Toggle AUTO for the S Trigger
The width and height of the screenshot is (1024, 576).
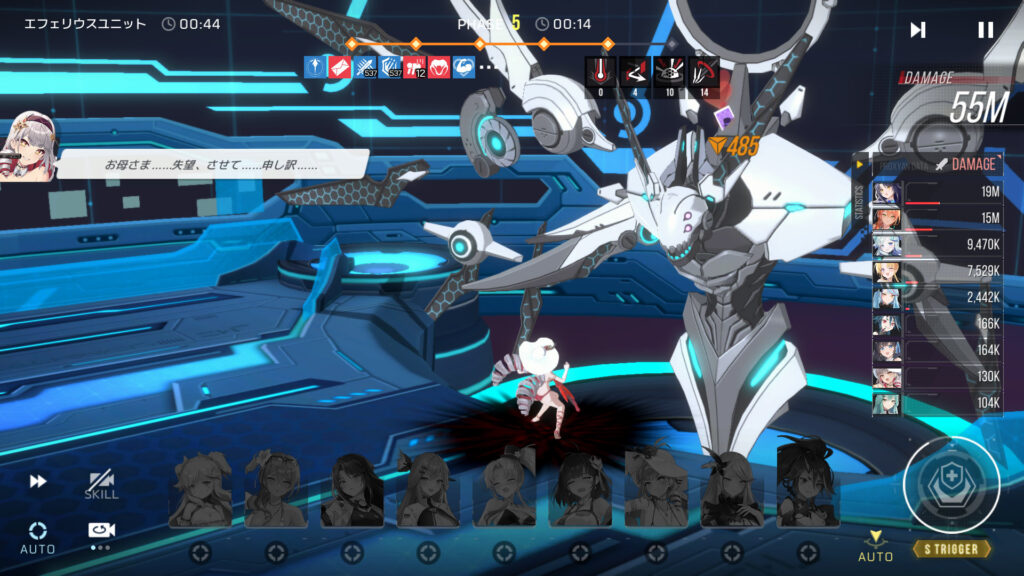(875, 545)
